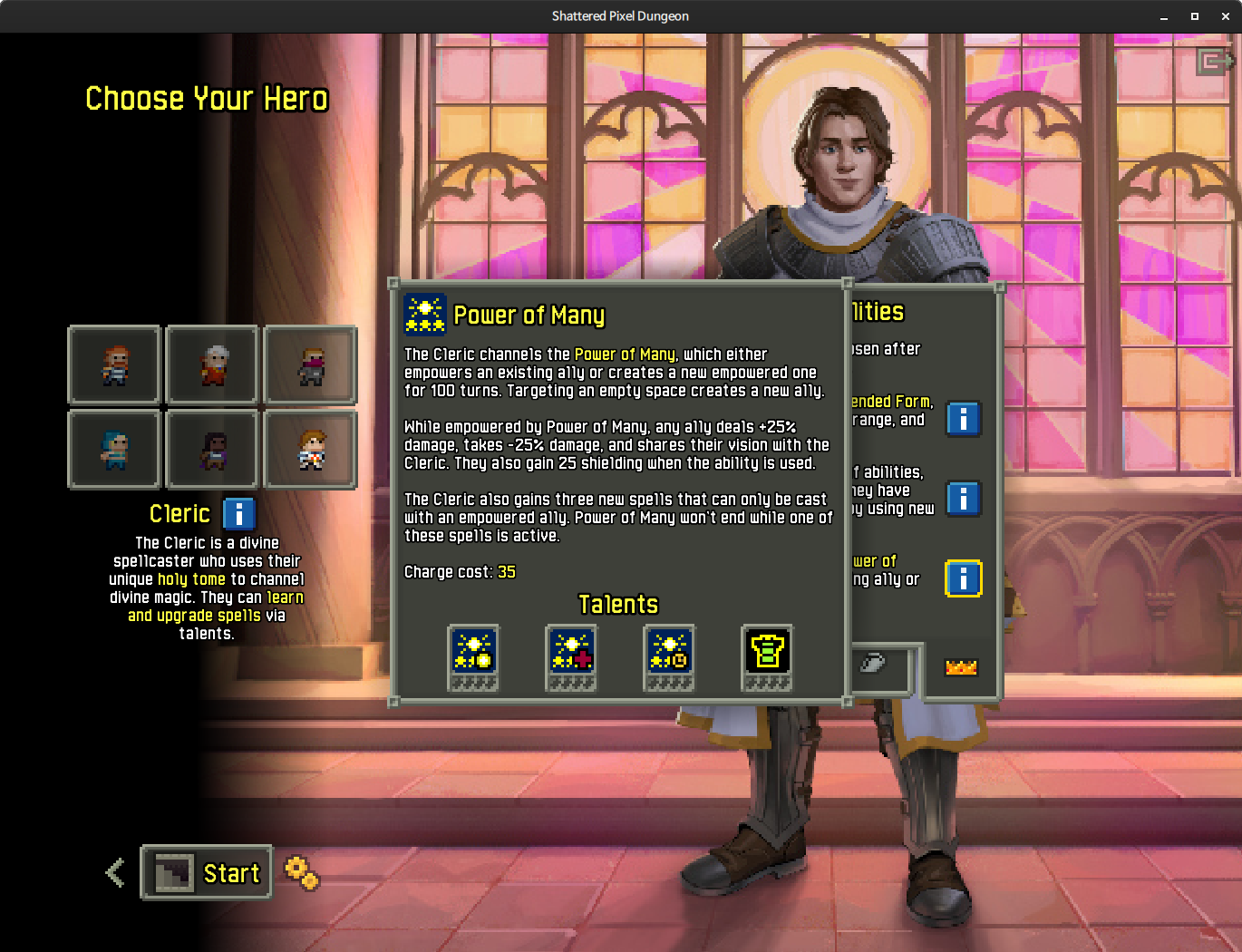Click the yellow-highlighted Power of Many info button
The width and height of the screenshot is (1242, 952).
coord(963,578)
